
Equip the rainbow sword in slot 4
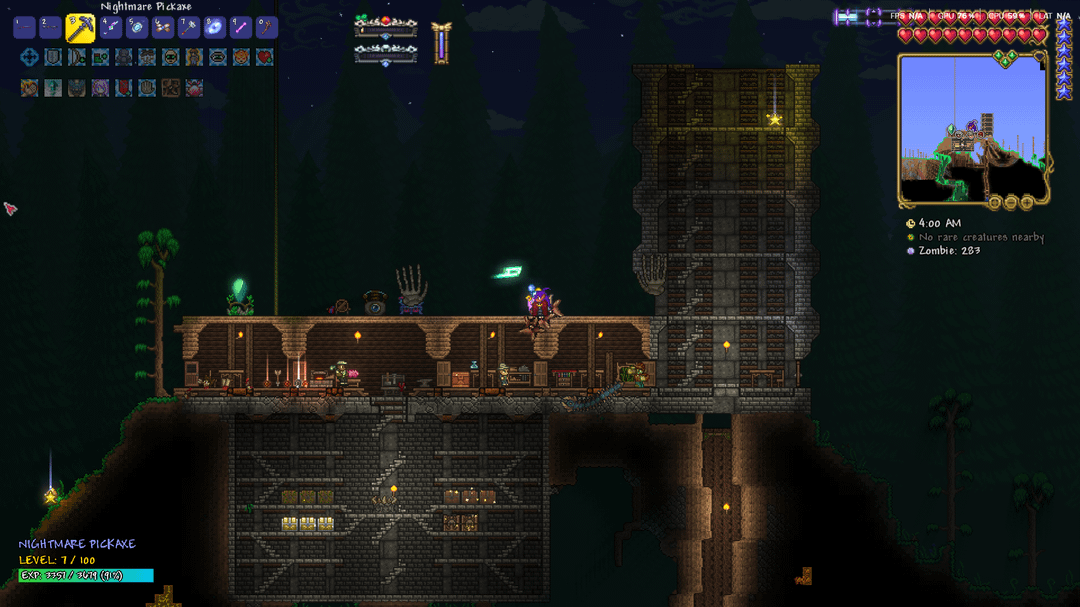click(x=112, y=28)
